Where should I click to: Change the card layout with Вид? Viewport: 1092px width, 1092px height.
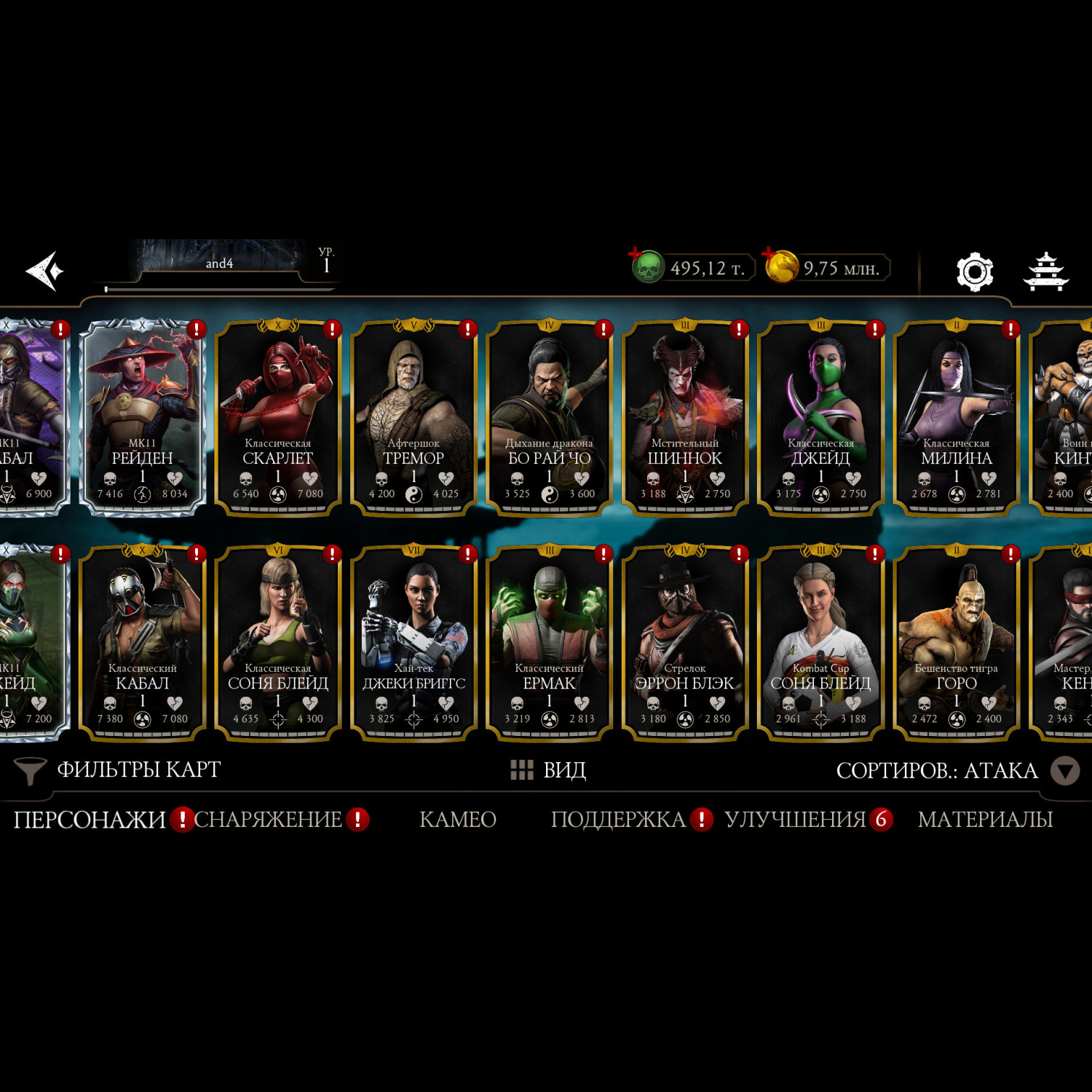549,770
